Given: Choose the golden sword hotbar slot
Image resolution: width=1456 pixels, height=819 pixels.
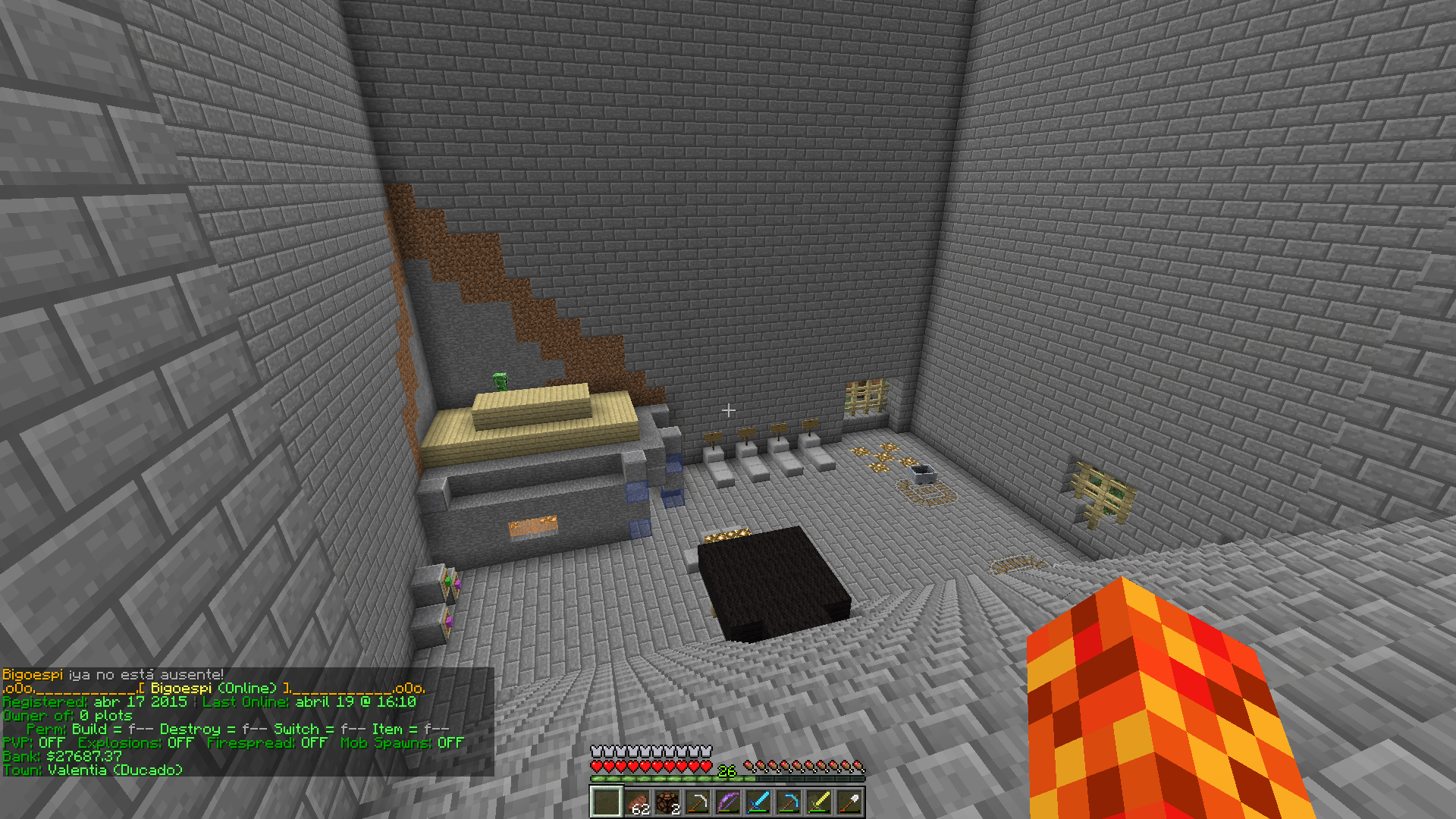Looking at the screenshot, I should click(x=819, y=802).
